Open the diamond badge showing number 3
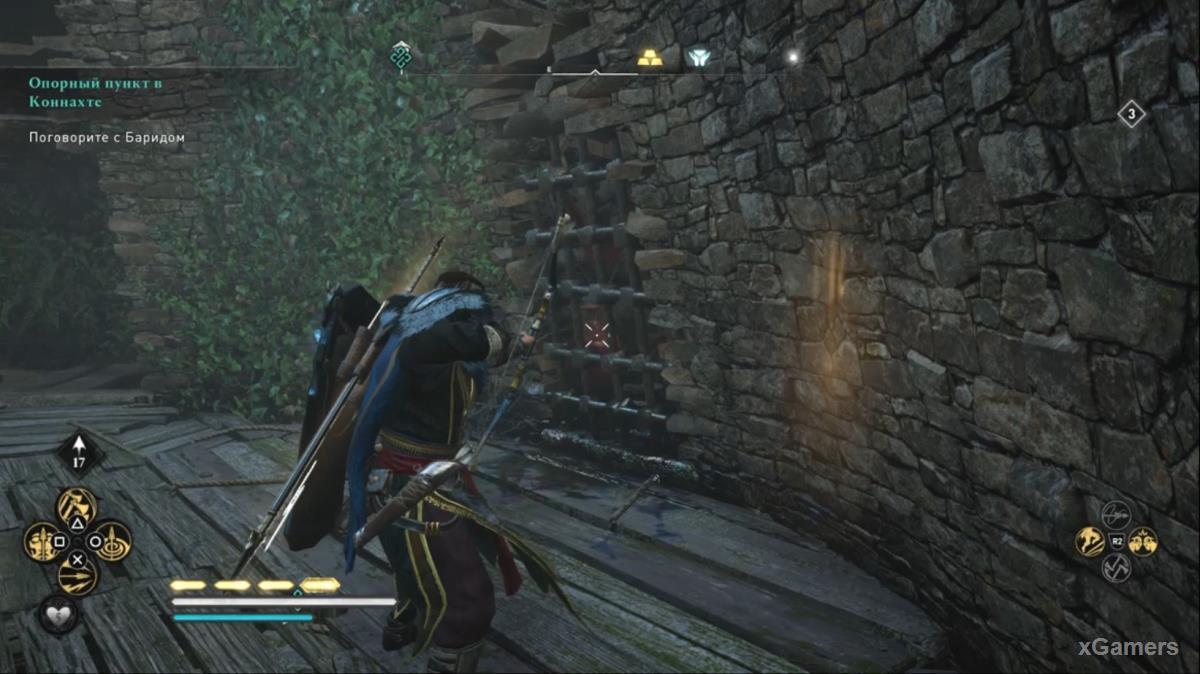Viewport: 1200px width, 674px height. tap(1131, 114)
